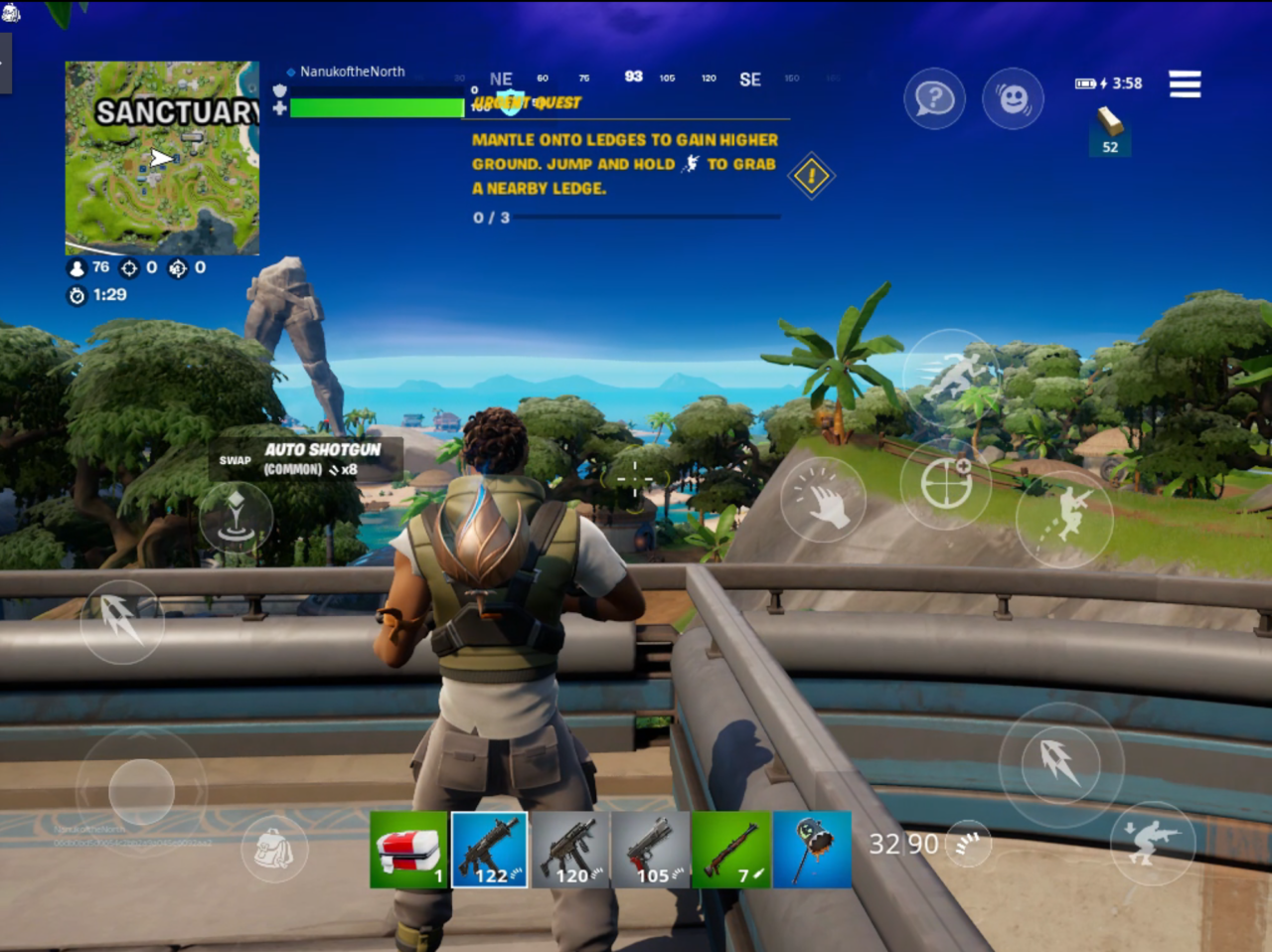This screenshot has width=1272, height=952.
Task: Tap the Urgent Quest banner text
Action: [526, 102]
